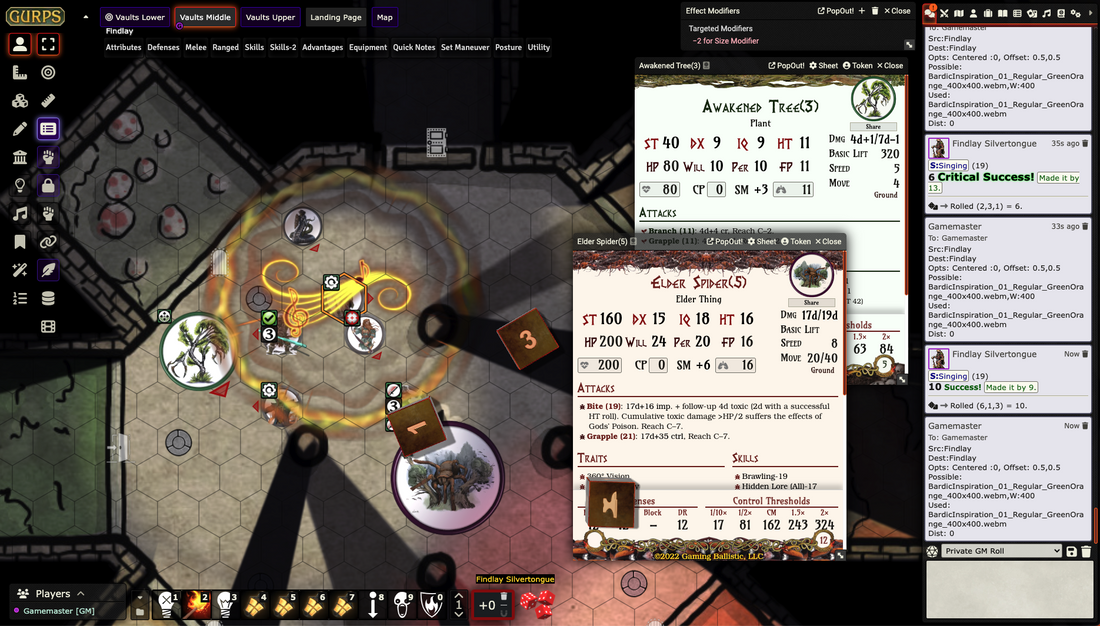The width and height of the screenshot is (1100, 626).
Task: Switch to the Vaults Upper scene
Action: [270, 17]
